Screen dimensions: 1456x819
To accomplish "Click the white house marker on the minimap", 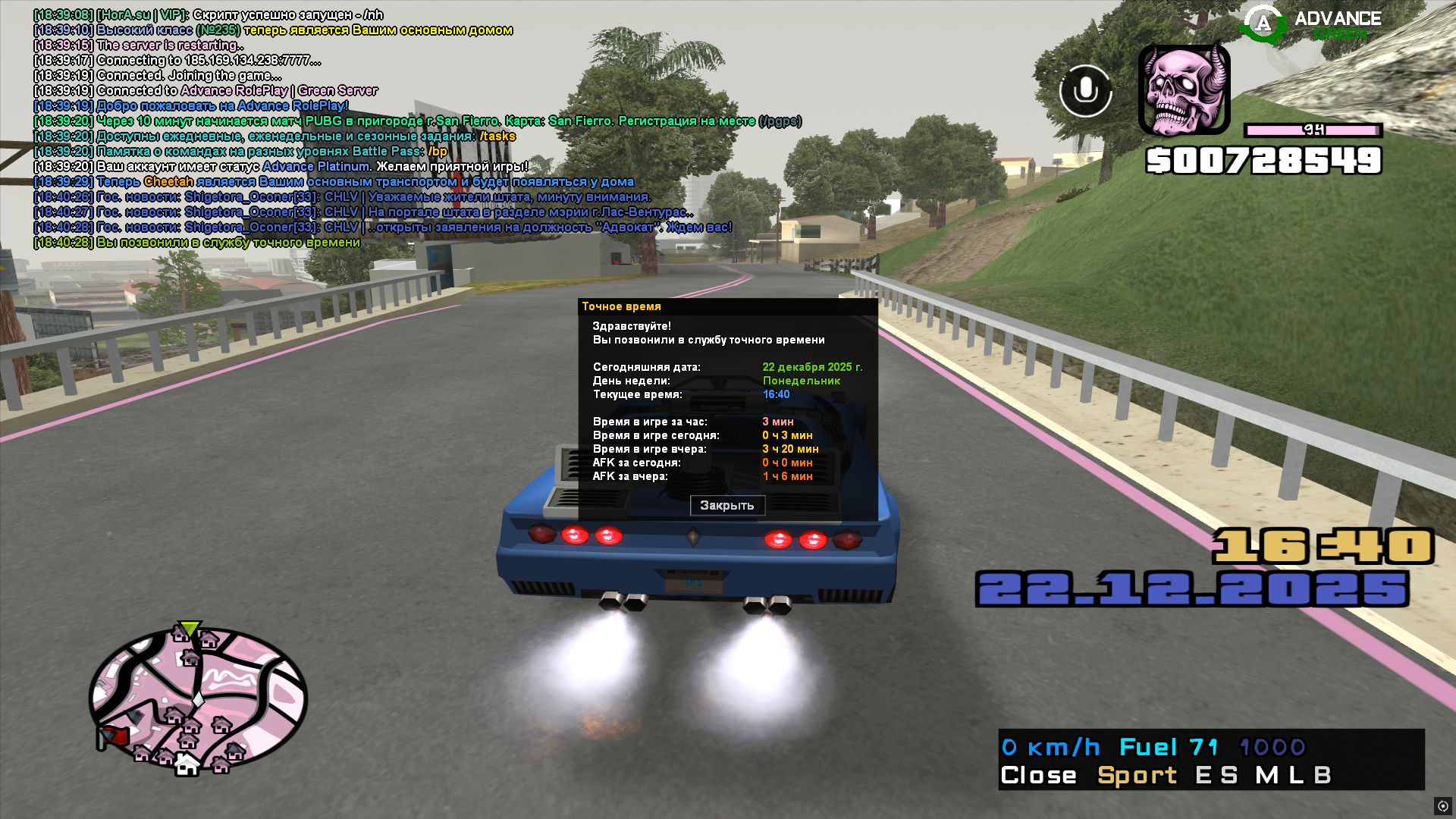I will pos(186,765).
